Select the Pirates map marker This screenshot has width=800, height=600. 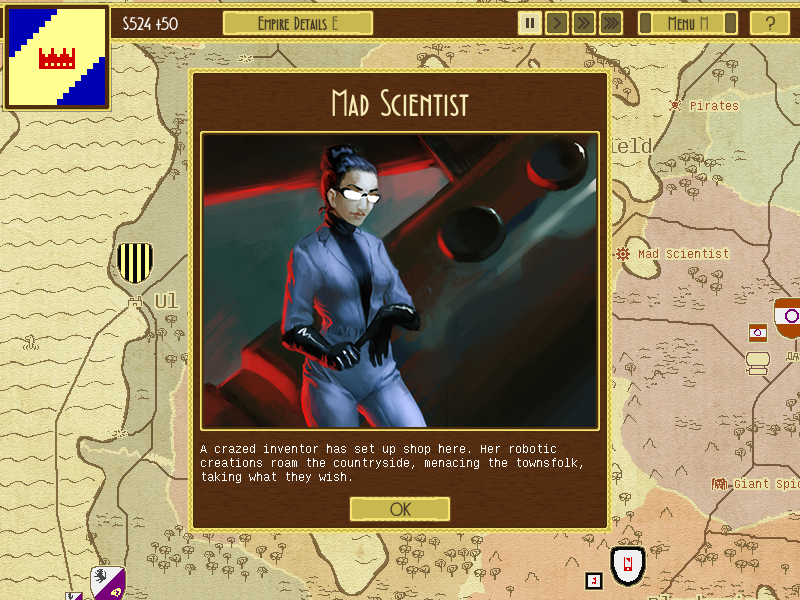click(677, 105)
